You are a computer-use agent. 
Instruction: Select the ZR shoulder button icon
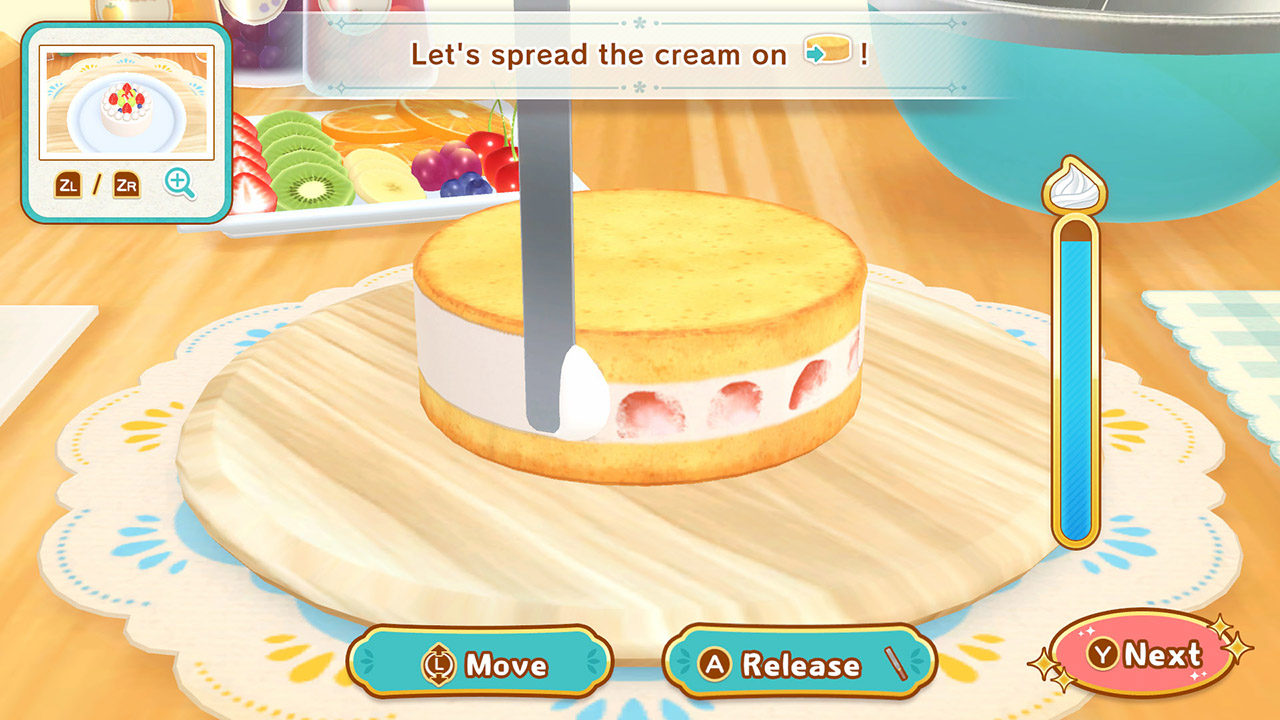click(x=126, y=185)
